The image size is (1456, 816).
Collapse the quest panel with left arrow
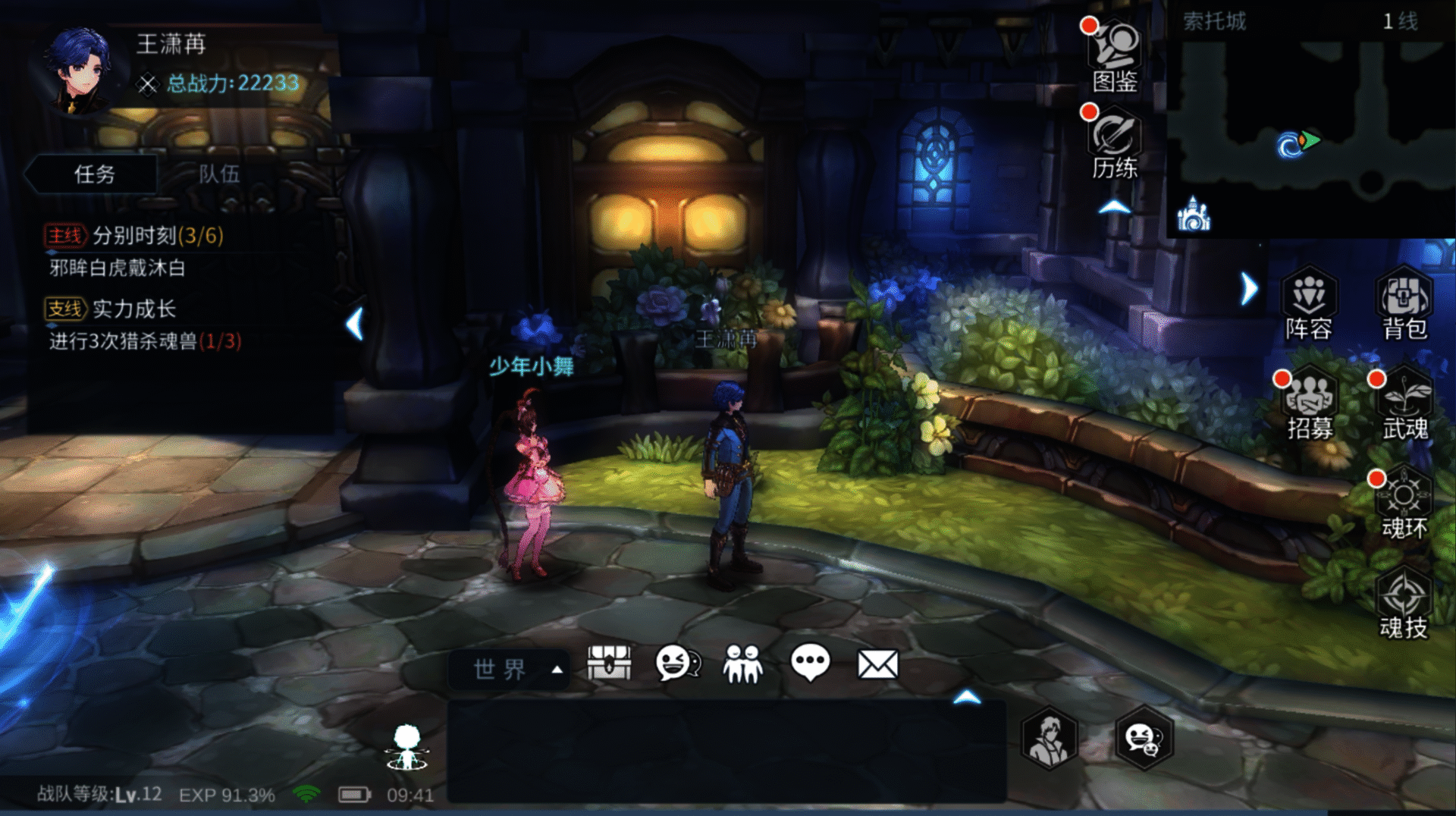point(354,324)
